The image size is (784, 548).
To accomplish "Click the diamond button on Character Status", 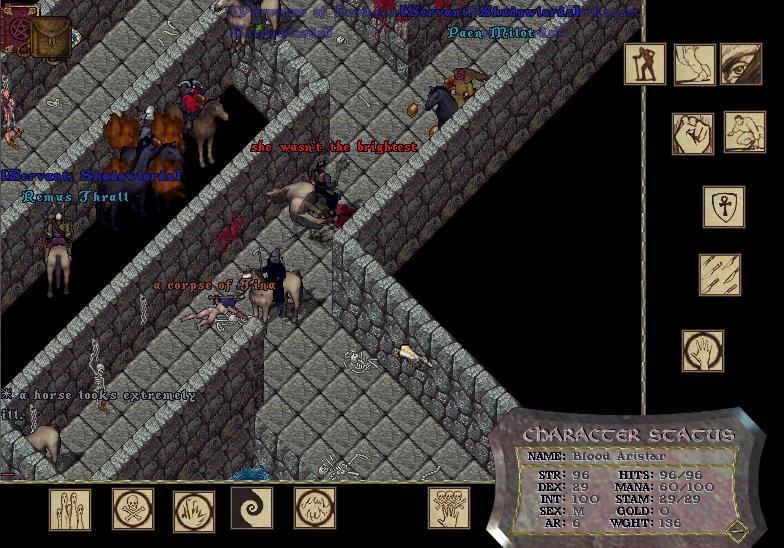I will (737, 529).
